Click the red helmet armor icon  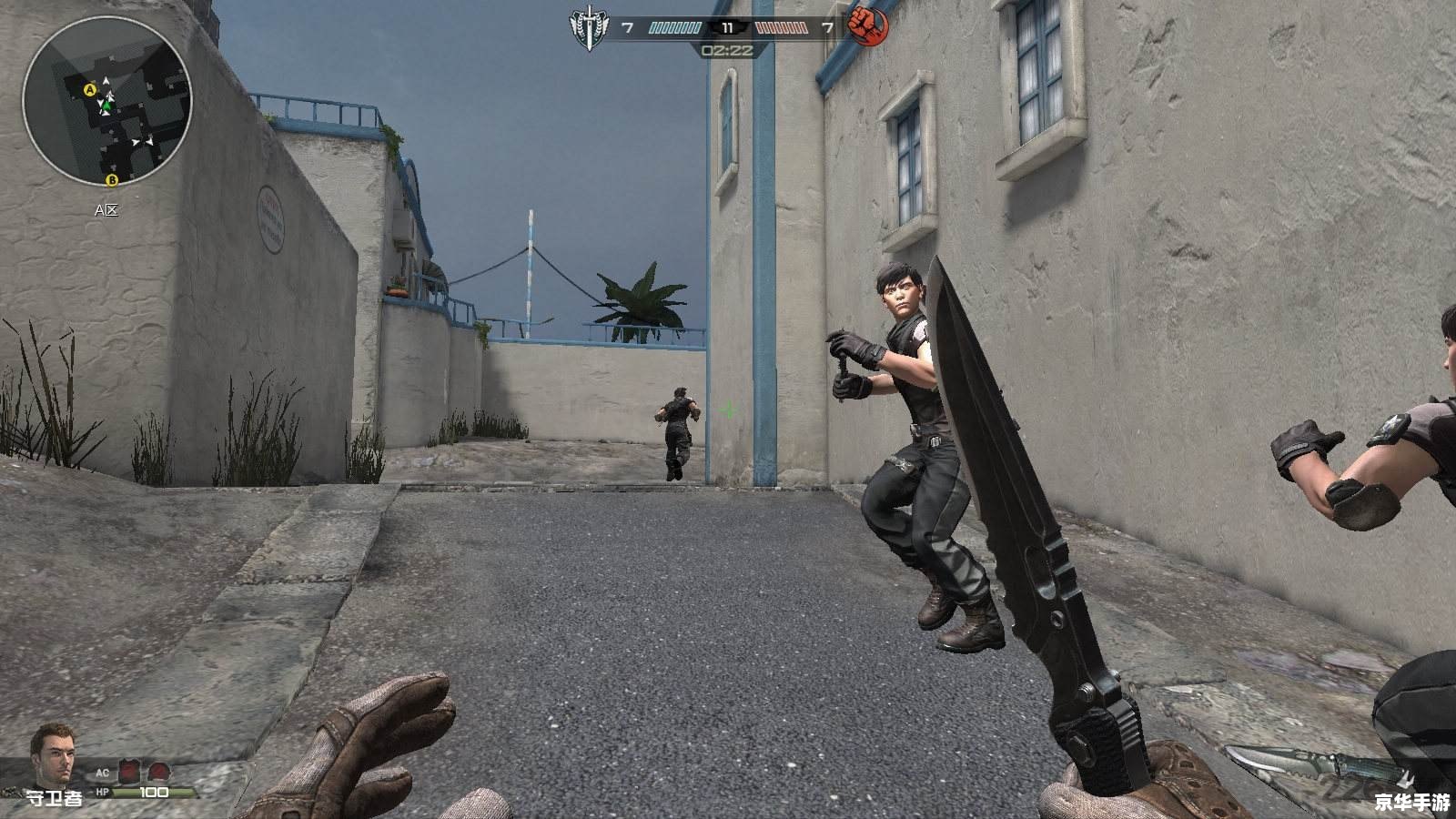(157, 772)
